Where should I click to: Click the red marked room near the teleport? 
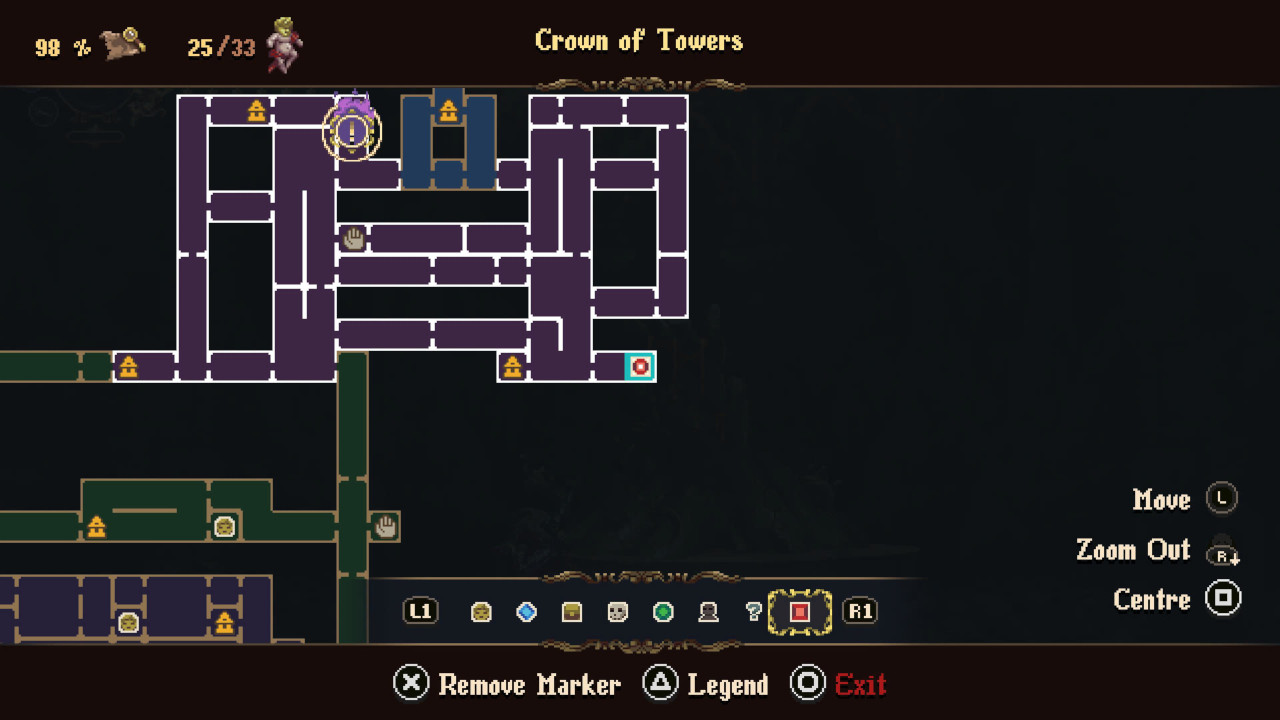(641, 367)
